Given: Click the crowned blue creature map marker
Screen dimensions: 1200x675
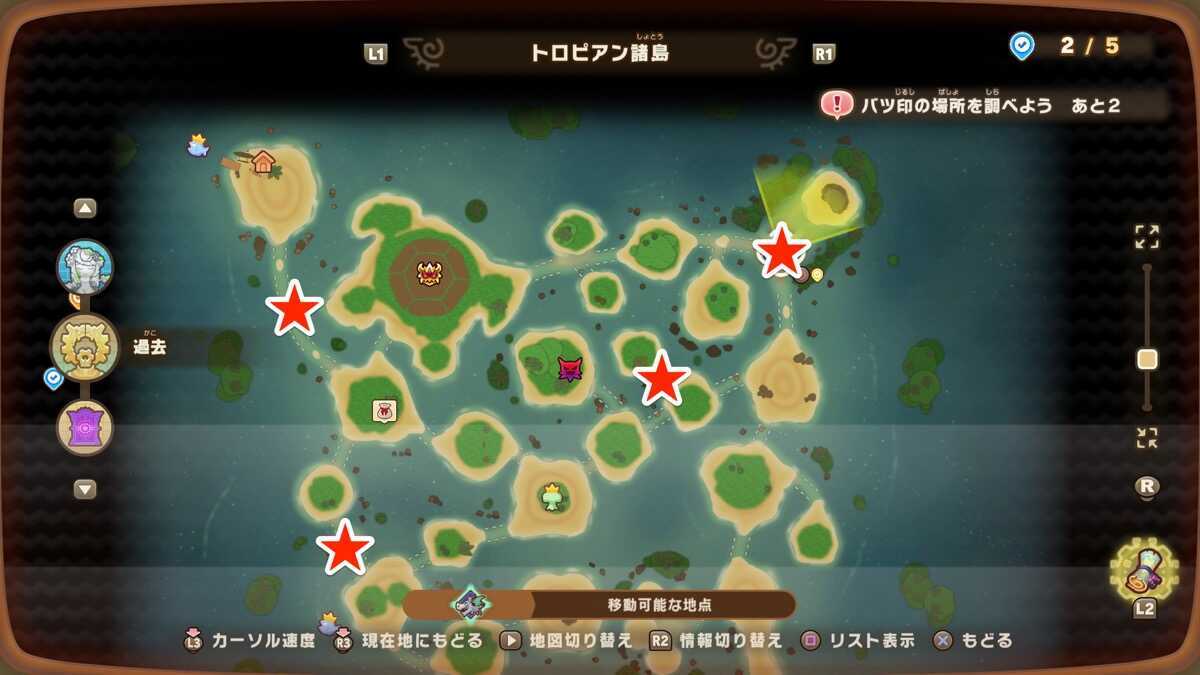Looking at the screenshot, I should click(x=198, y=146).
